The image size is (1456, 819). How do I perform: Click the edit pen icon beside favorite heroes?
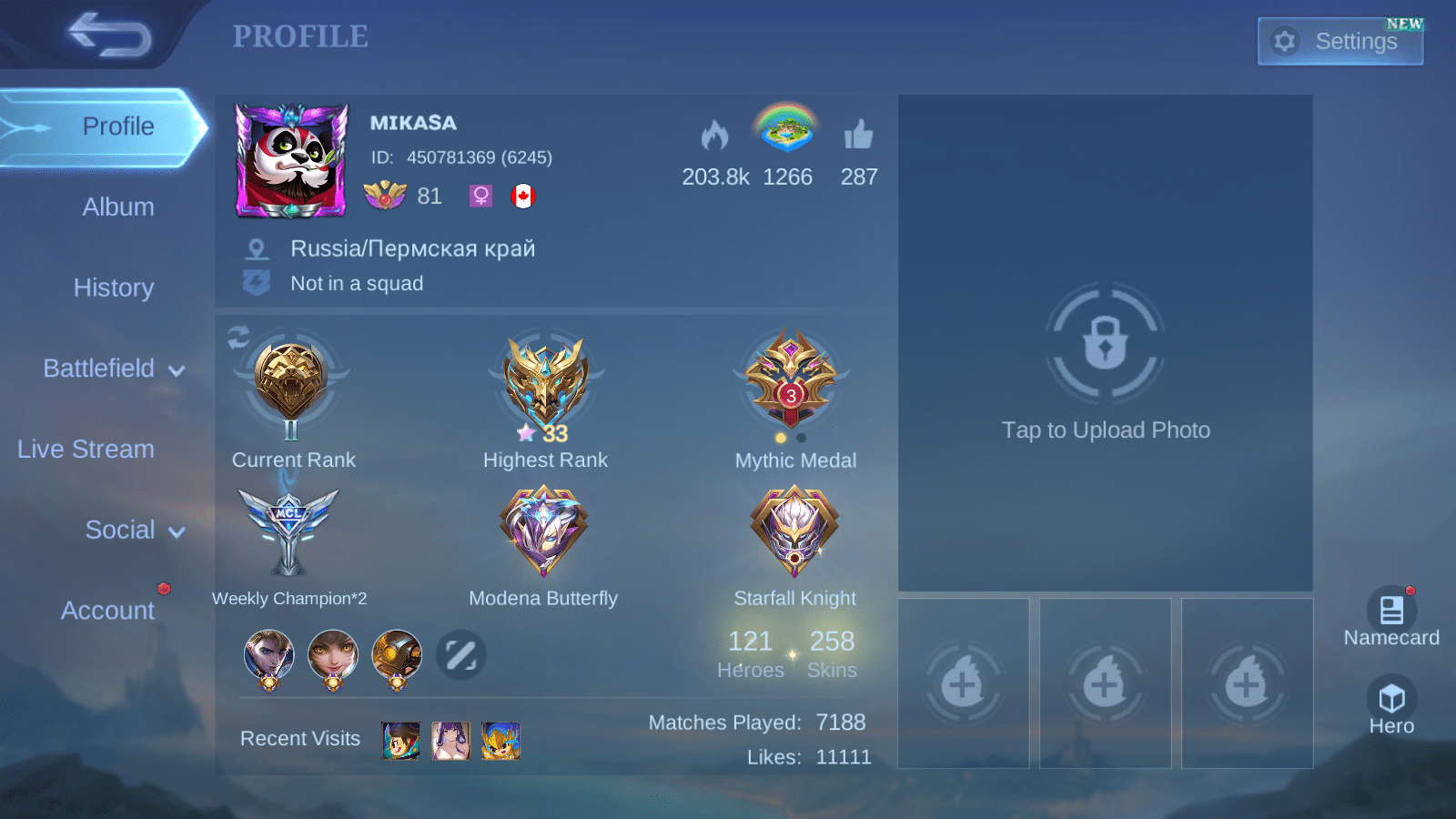pos(460,655)
